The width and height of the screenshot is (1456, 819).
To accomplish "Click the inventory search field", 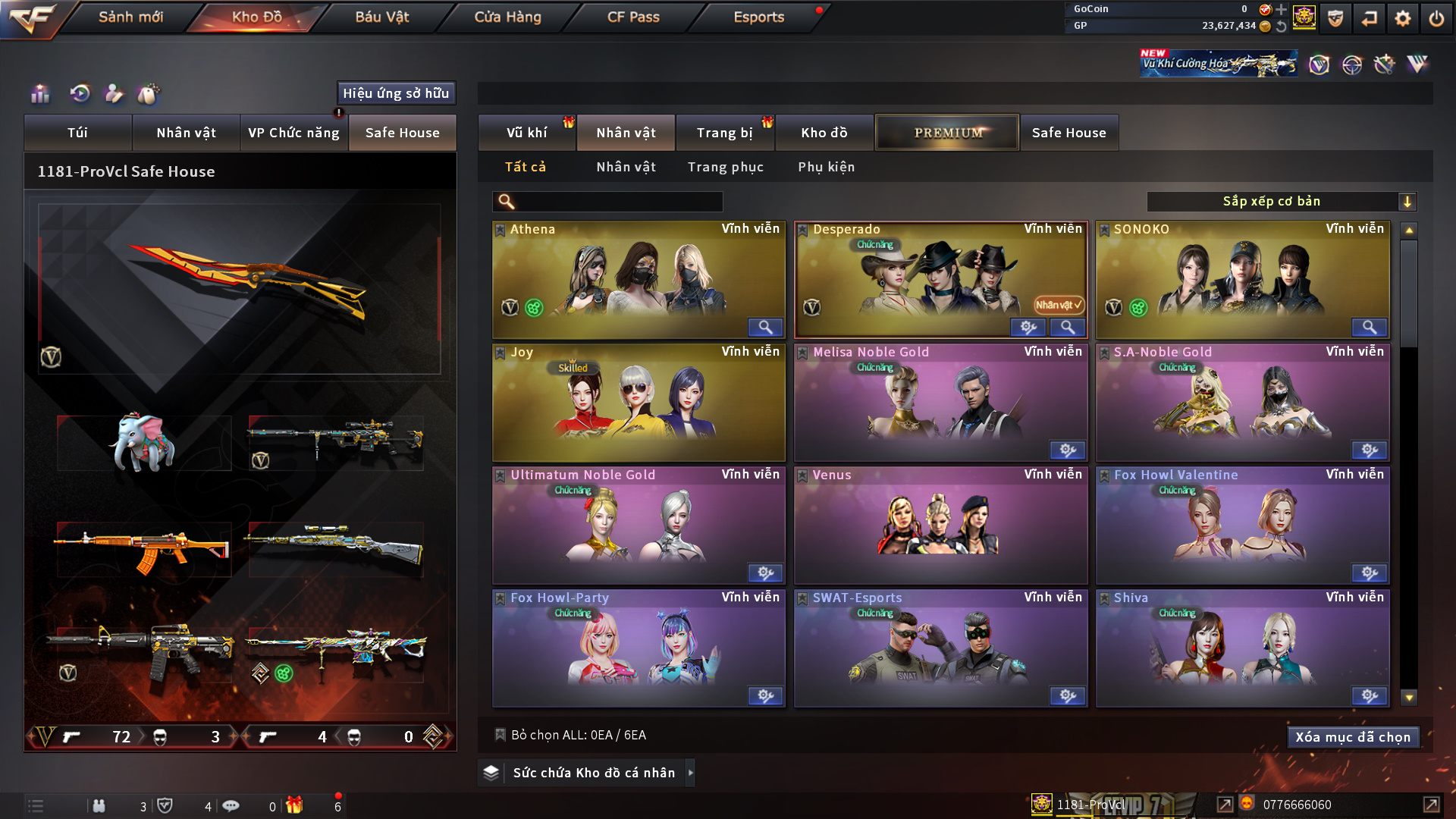I will 618,202.
